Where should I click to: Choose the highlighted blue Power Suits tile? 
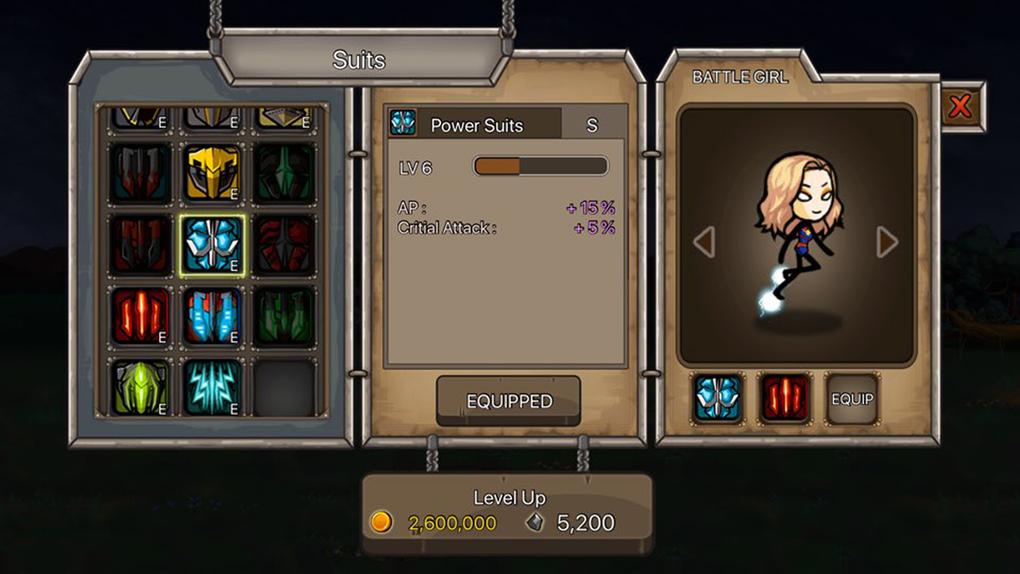tap(212, 245)
